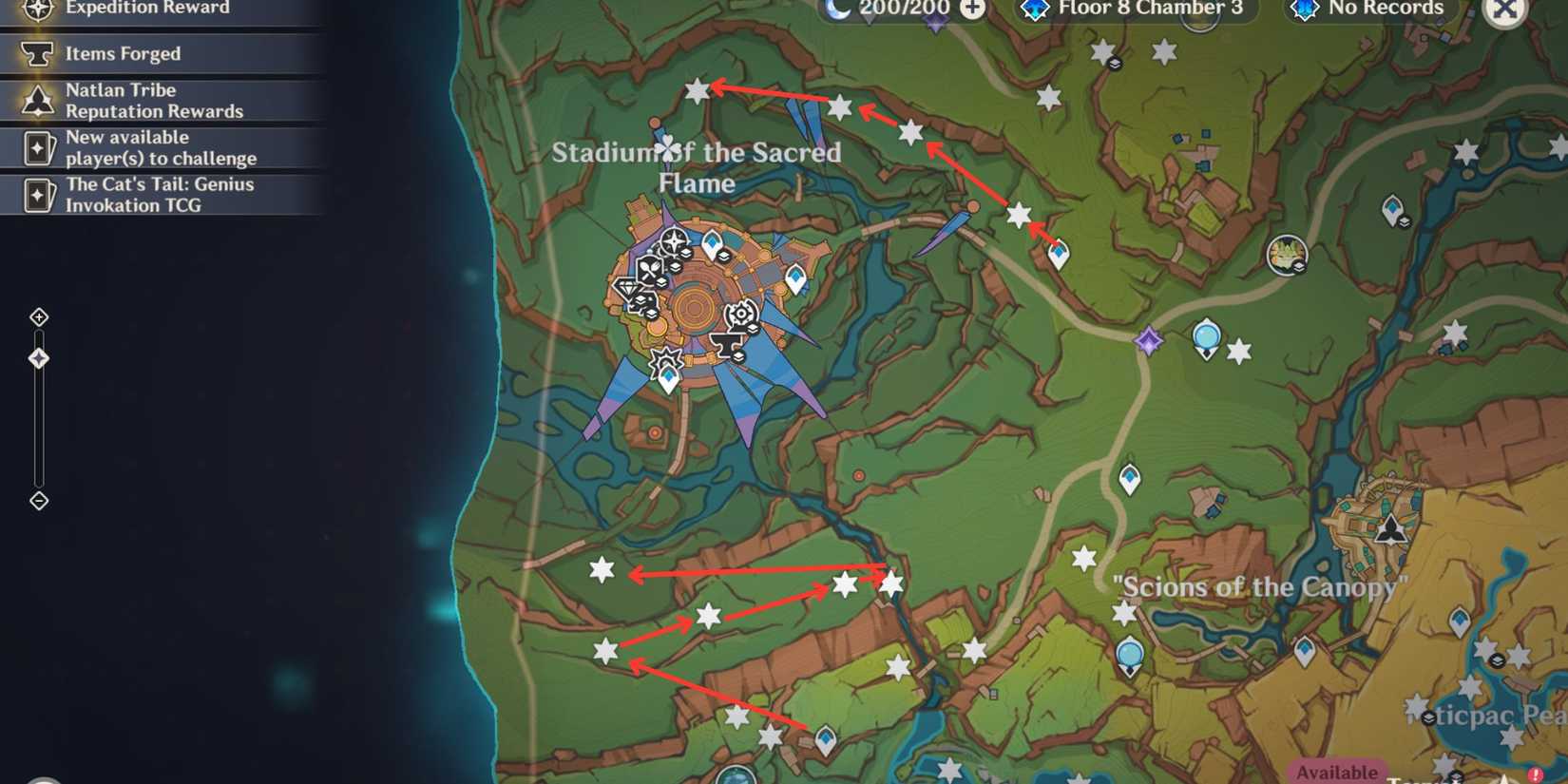Click the mechanical gear domain icon in the Stadium
1568x784 pixels.
pyautogui.click(x=741, y=315)
